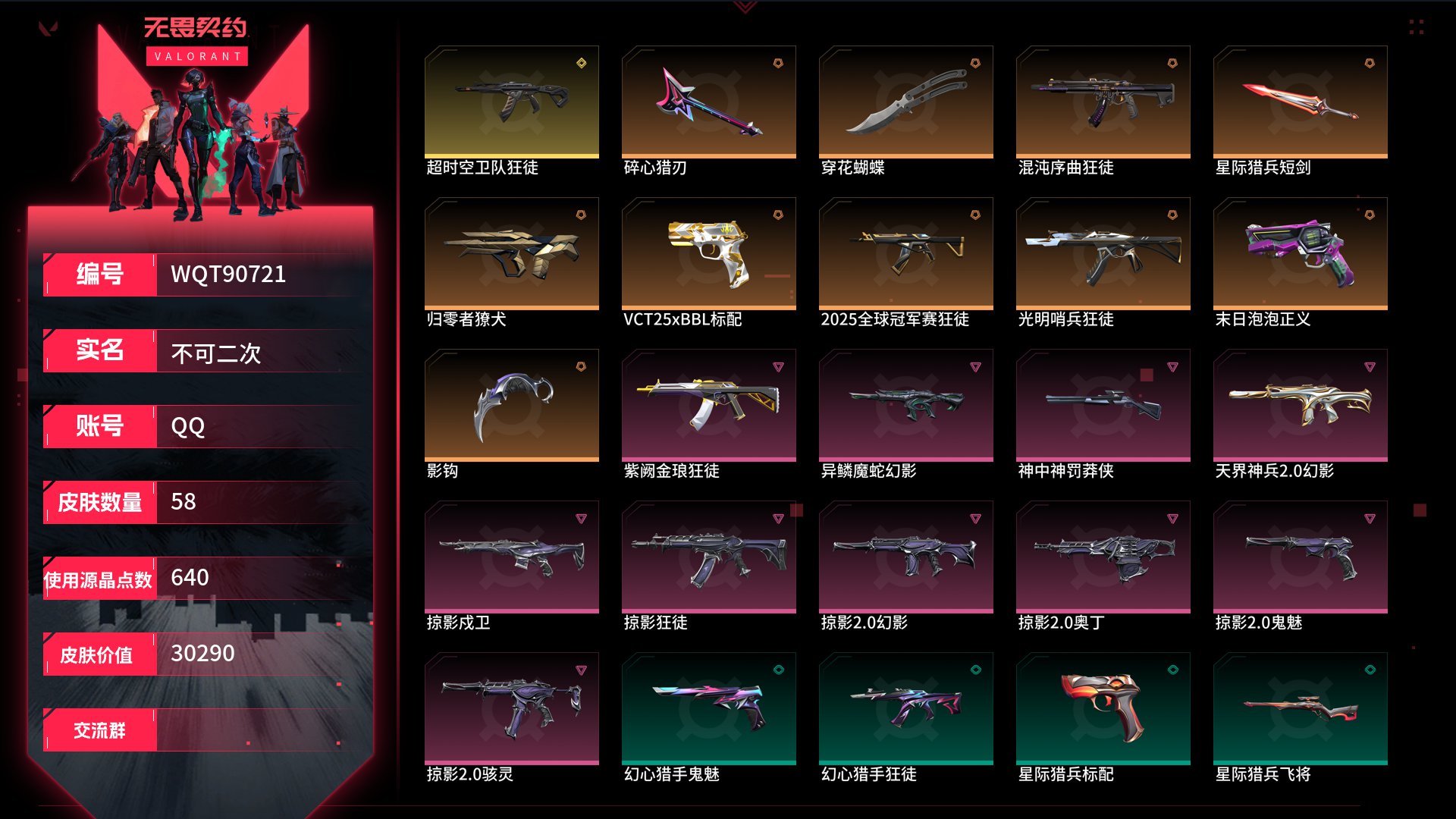Select the 混沌序曲狂徒 skin tile
This screenshot has width=1456, height=819.
click(x=1103, y=102)
